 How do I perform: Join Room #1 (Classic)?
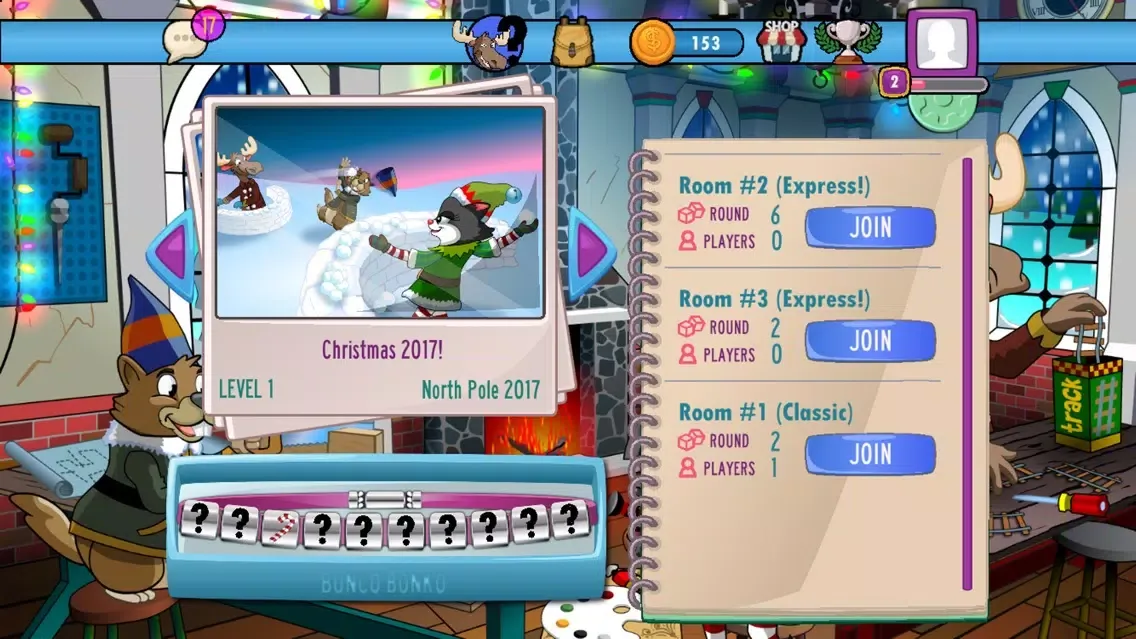click(x=870, y=454)
